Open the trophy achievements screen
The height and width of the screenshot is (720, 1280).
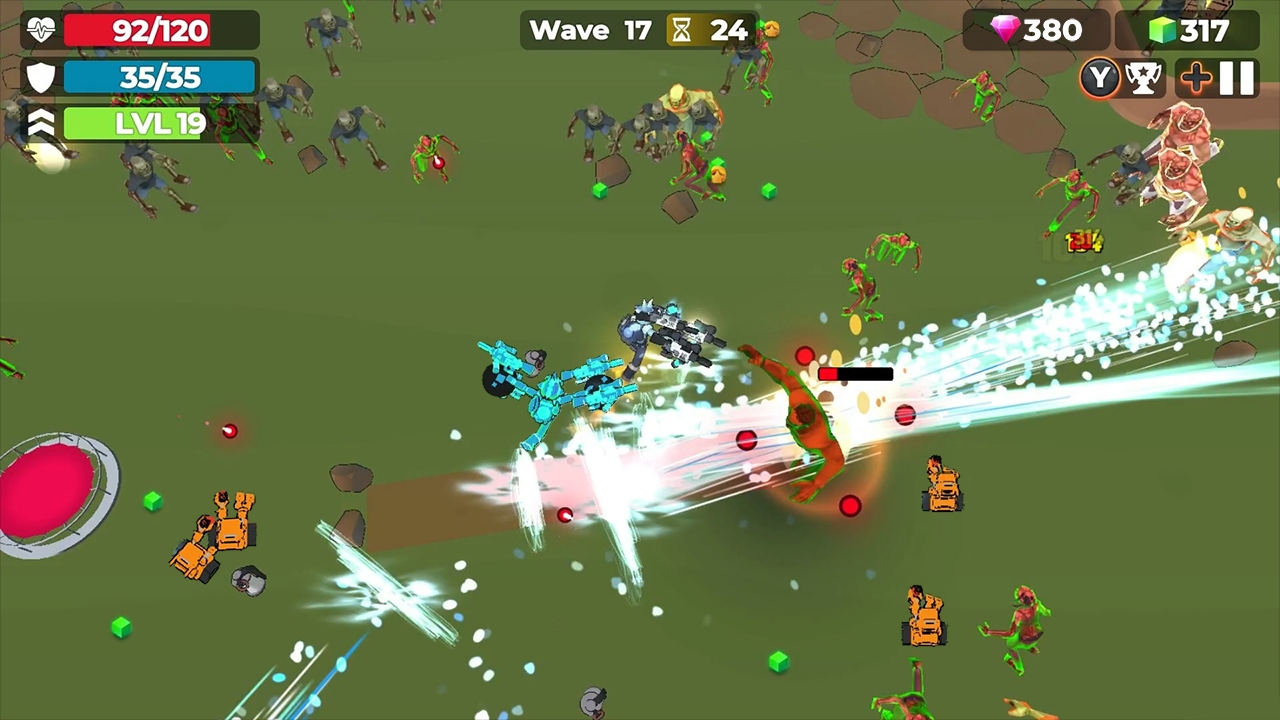pyautogui.click(x=1144, y=77)
